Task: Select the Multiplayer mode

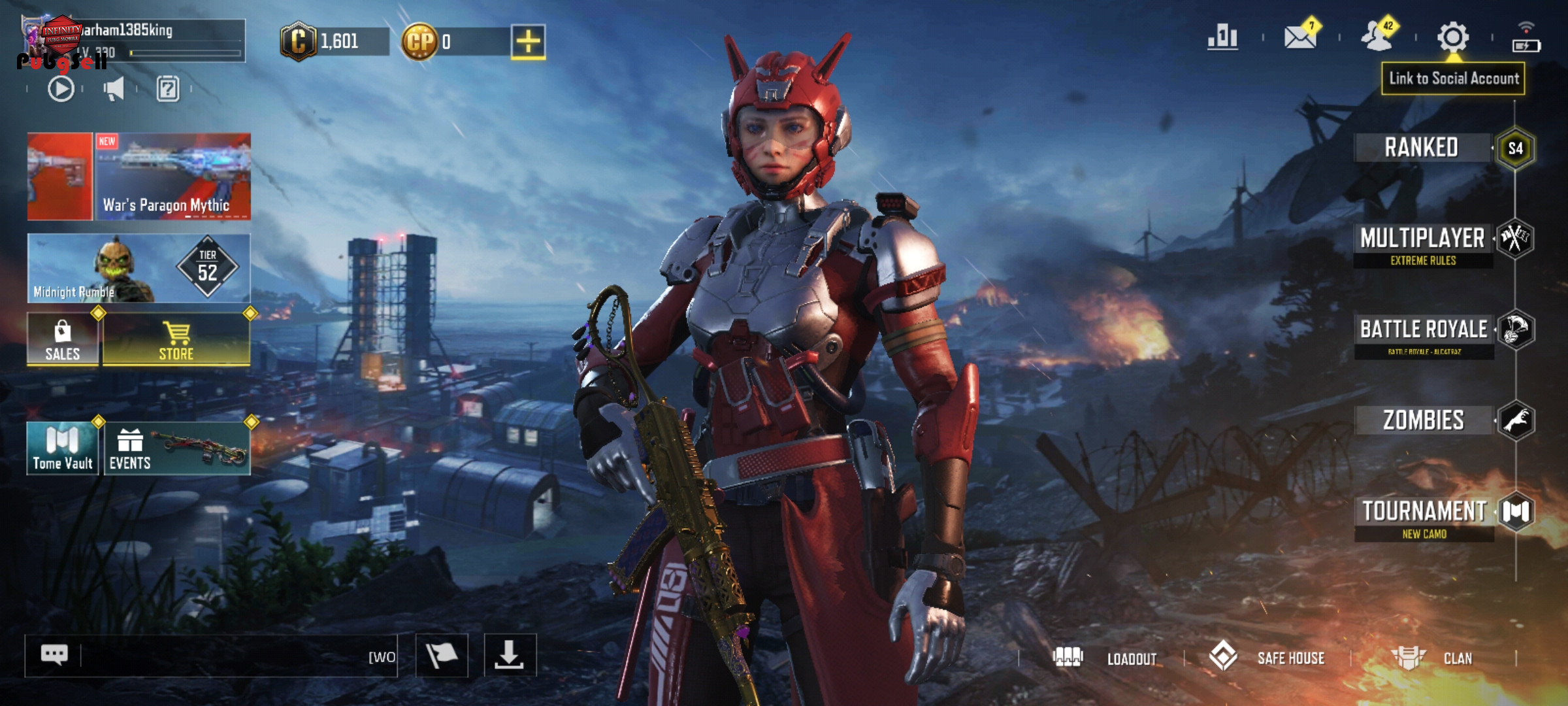Action: tap(1423, 239)
